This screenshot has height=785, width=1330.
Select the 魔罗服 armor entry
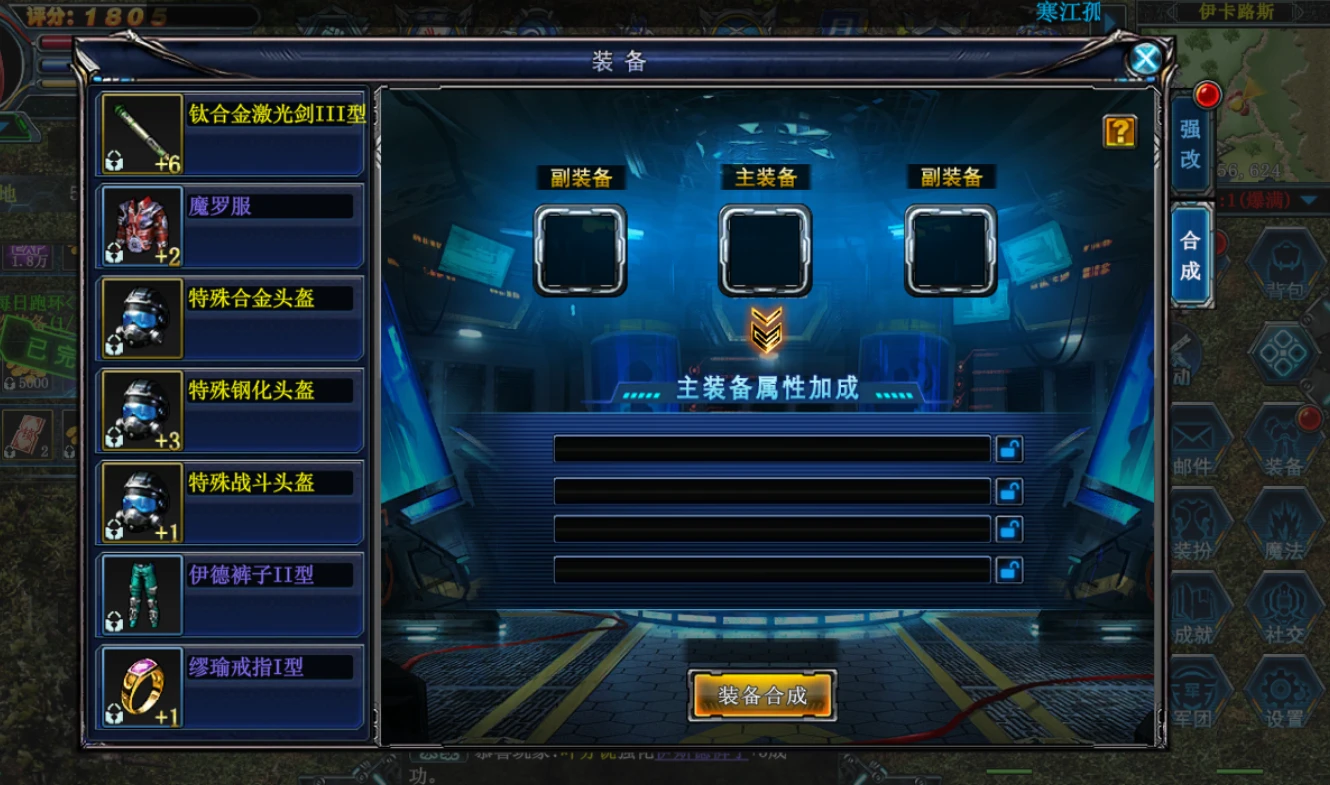232,226
